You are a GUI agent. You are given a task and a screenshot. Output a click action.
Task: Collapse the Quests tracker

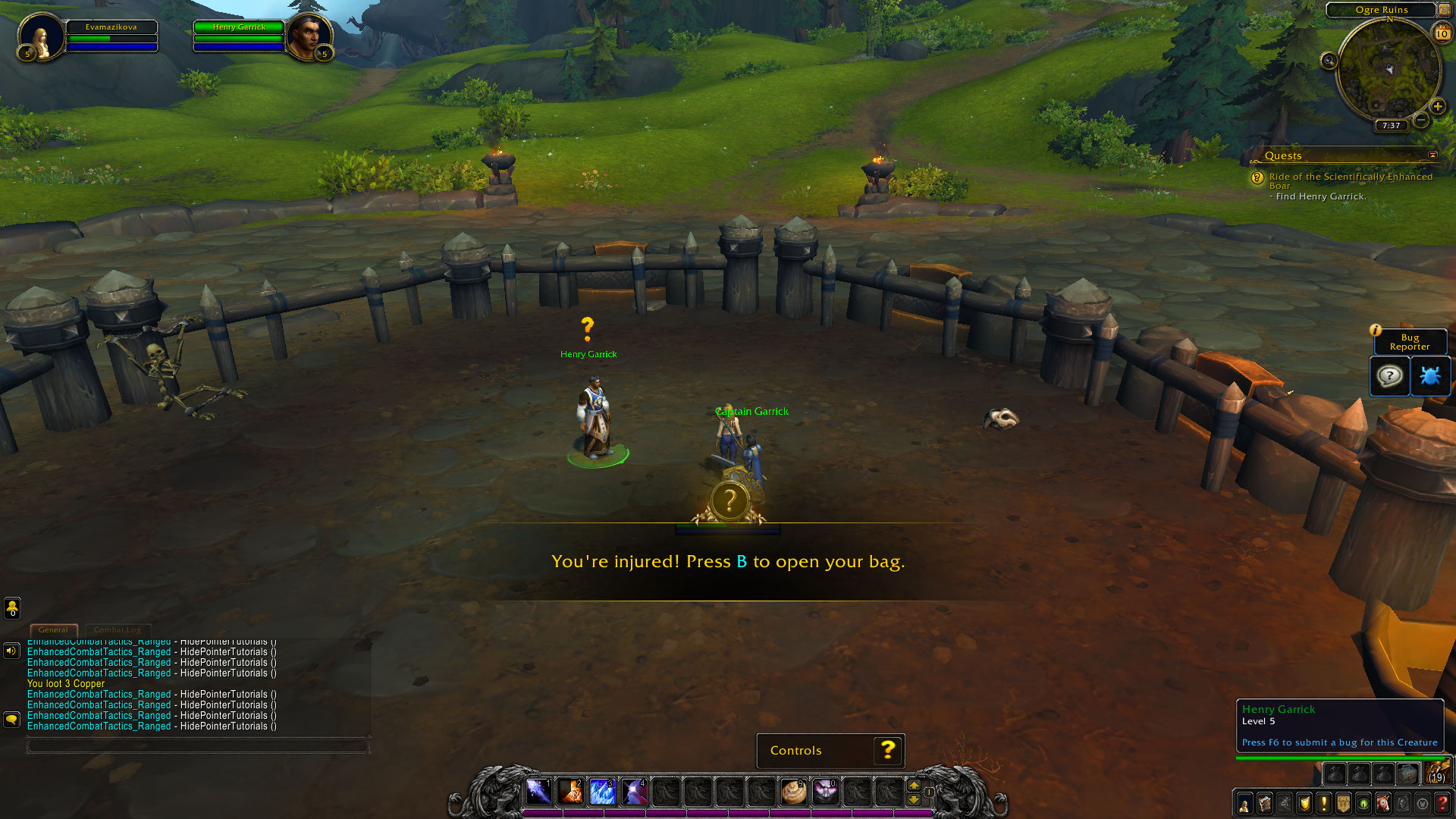point(1432,155)
